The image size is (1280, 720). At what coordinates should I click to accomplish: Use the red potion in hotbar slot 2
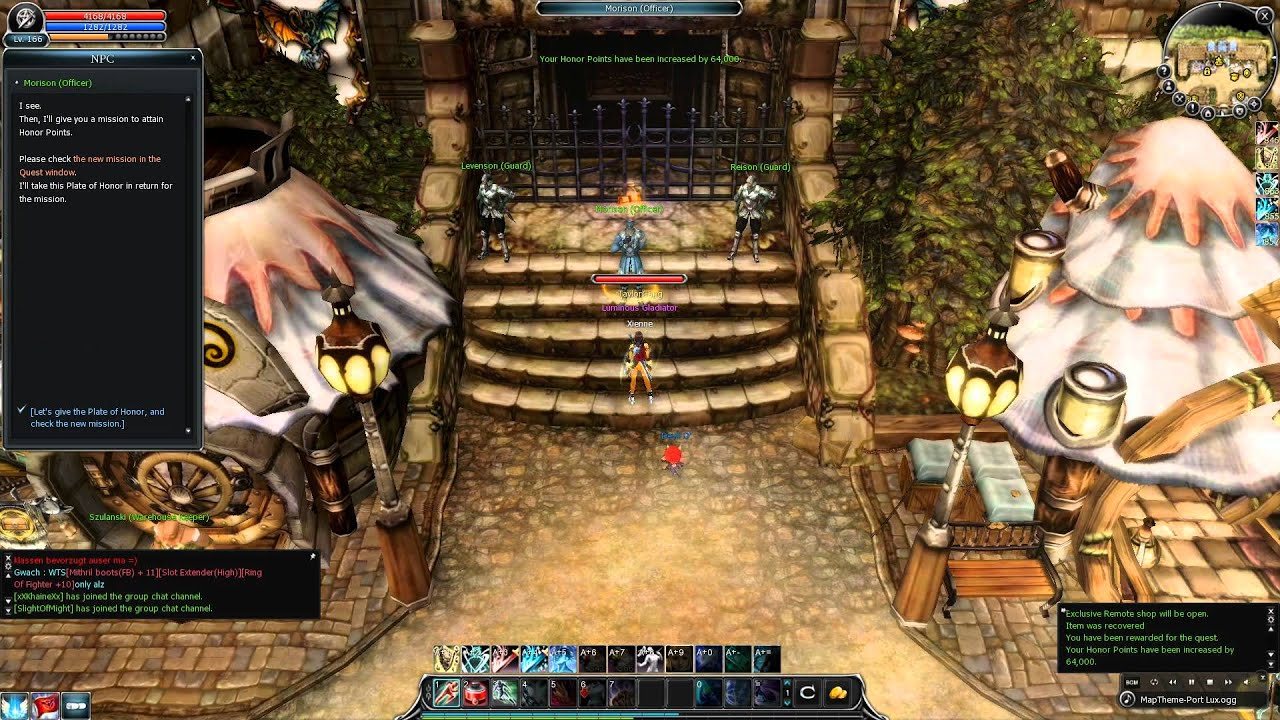point(474,692)
